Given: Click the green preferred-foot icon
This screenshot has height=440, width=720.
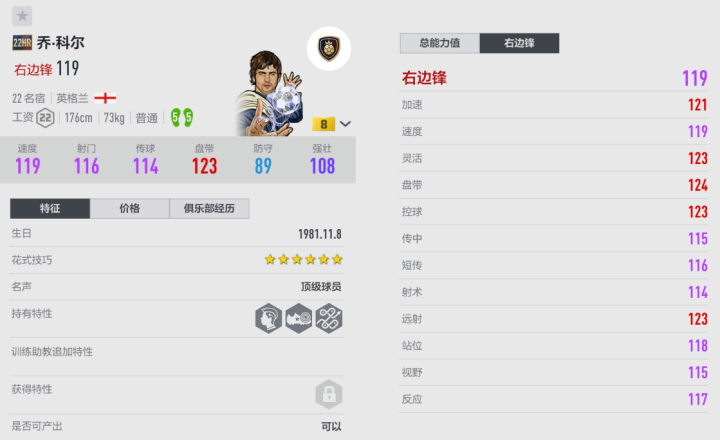Looking at the screenshot, I should click(181, 118).
